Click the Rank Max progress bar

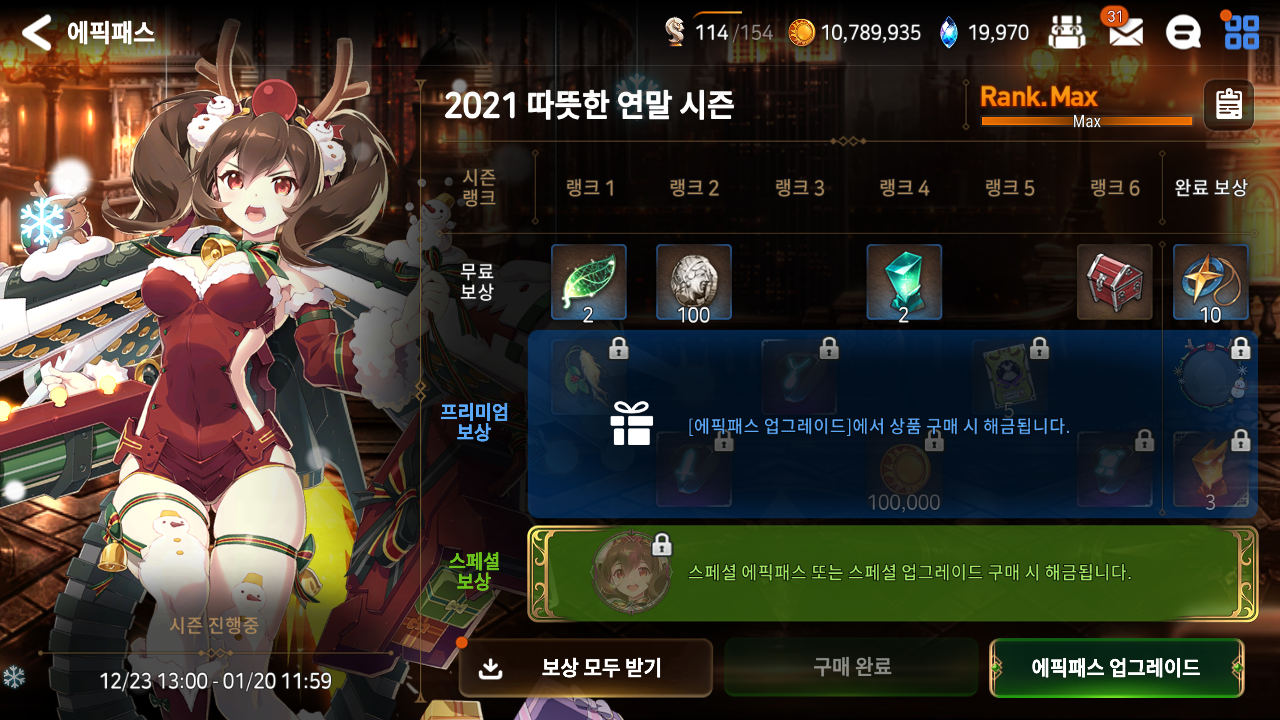(x=1085, y=120)
